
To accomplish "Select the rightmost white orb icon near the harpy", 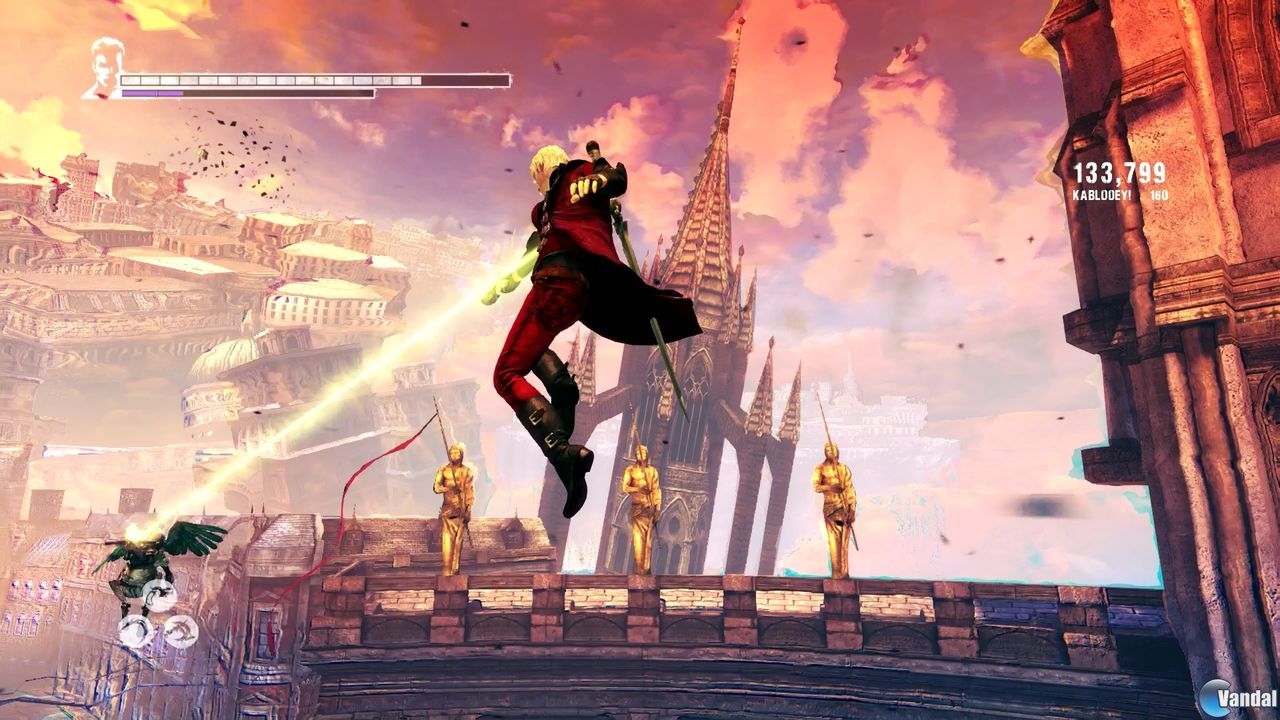I will tap(183, 632).
